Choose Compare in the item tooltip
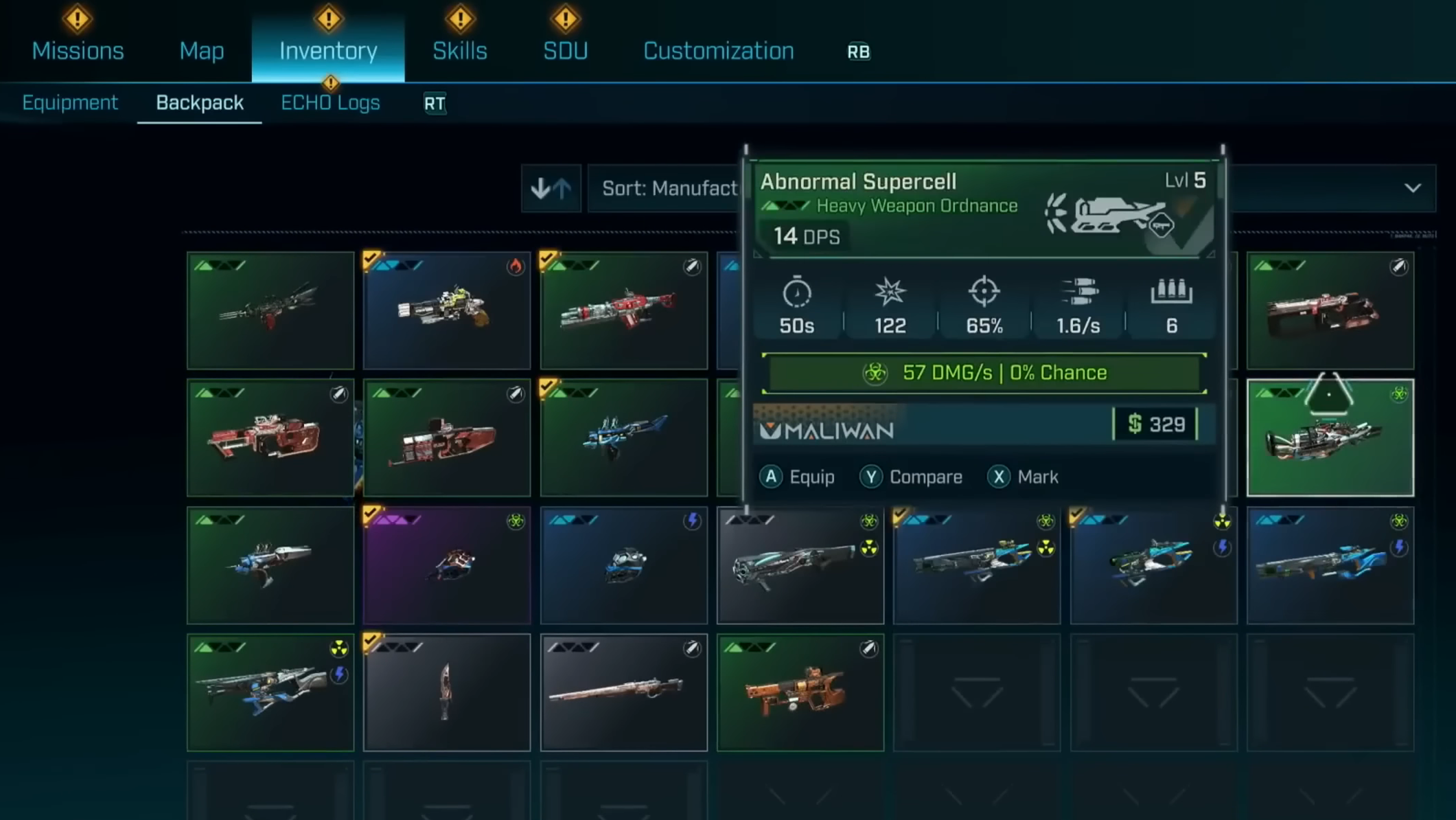The image size is (1456, 820). coord(911,477)
